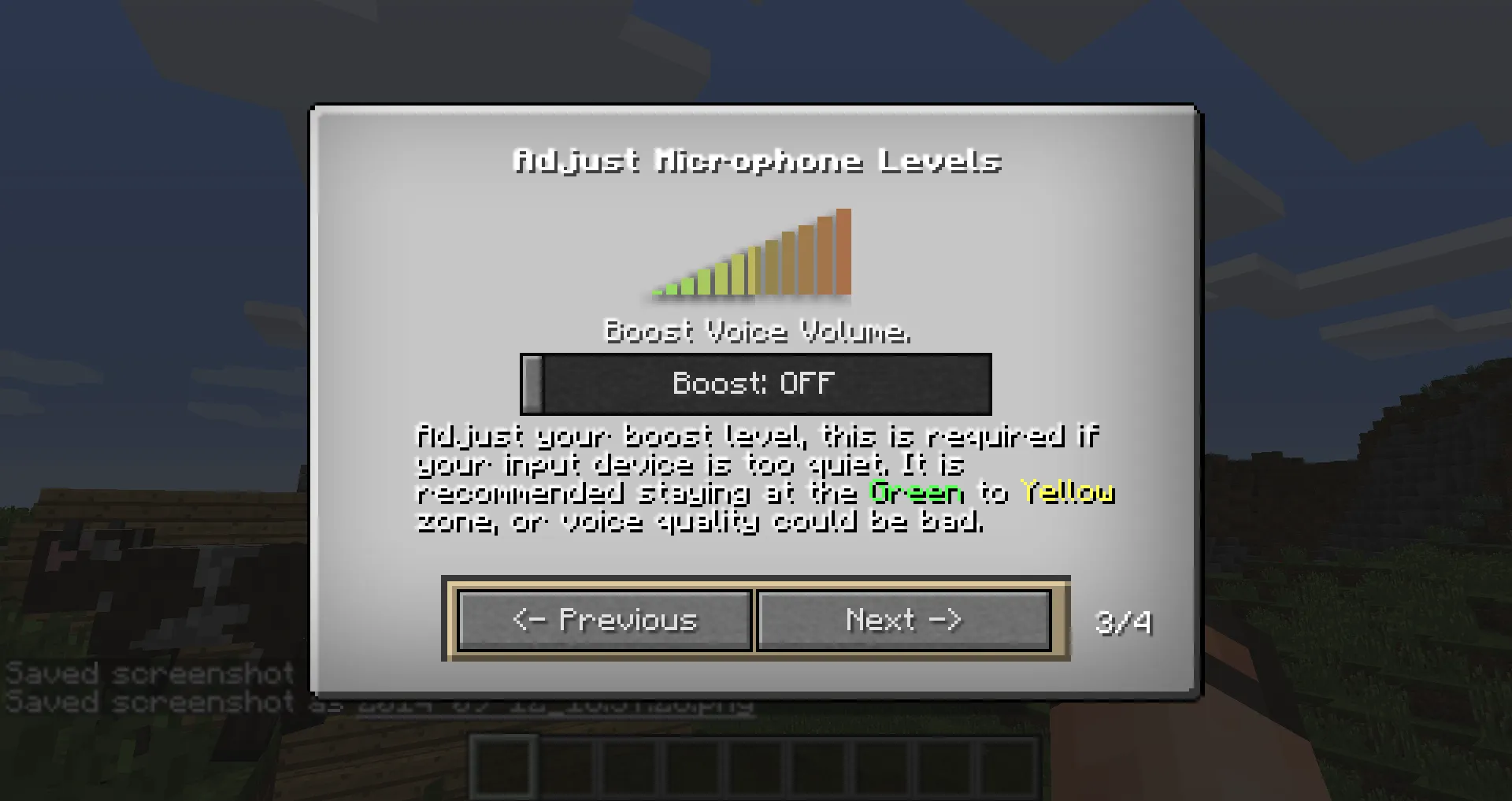Screen dimensions: 1512x801
Task: Select the 'Saved screenshot' chat message
Action: [150, 673]
